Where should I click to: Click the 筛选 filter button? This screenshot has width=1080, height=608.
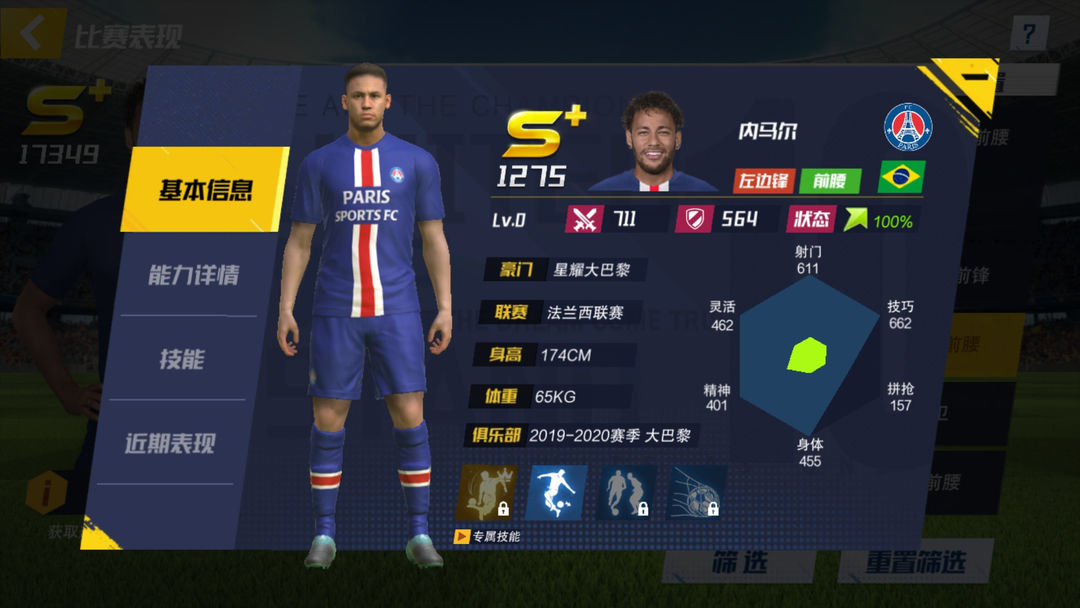[739, 562]
